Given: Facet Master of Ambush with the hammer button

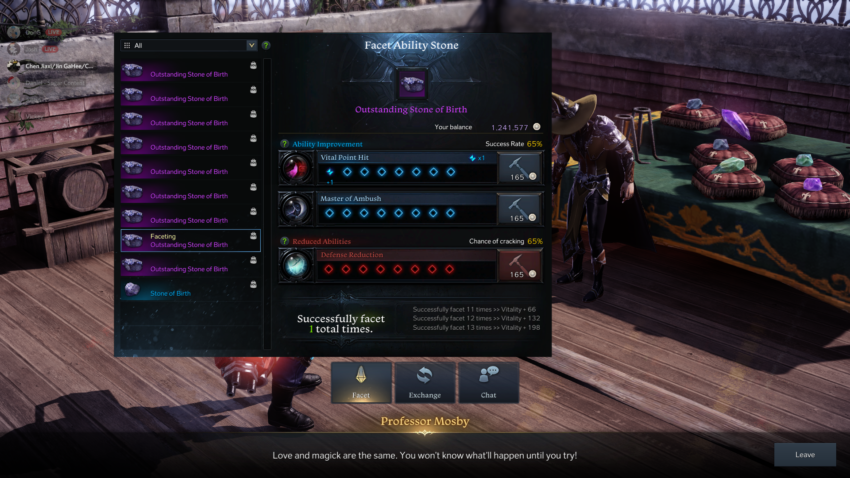Looking at the screenshot, I should click(519, 209).
